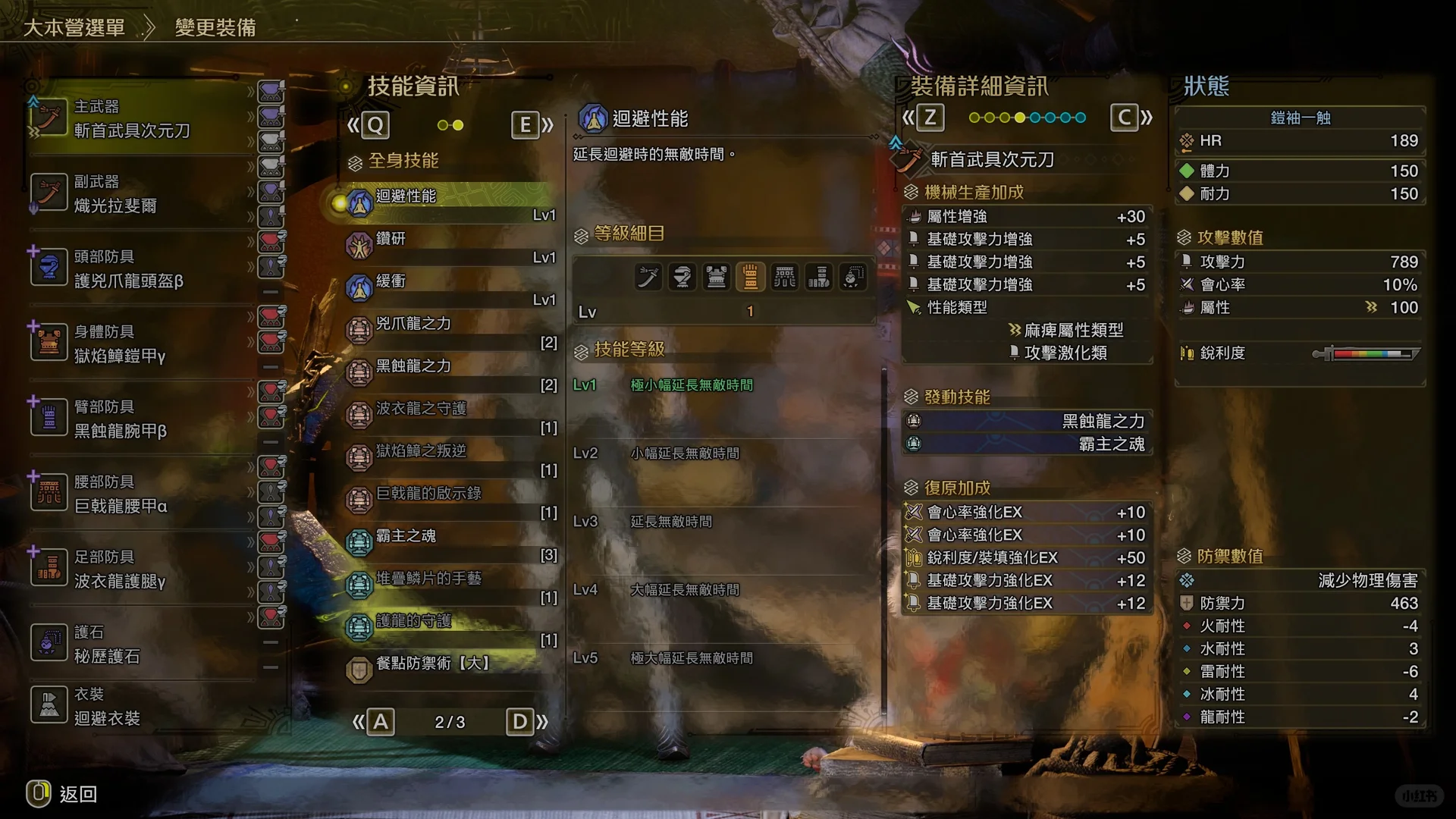Screen dimensions: 1456x819
Task: Click the 返回 button
Action: point(64,795)
